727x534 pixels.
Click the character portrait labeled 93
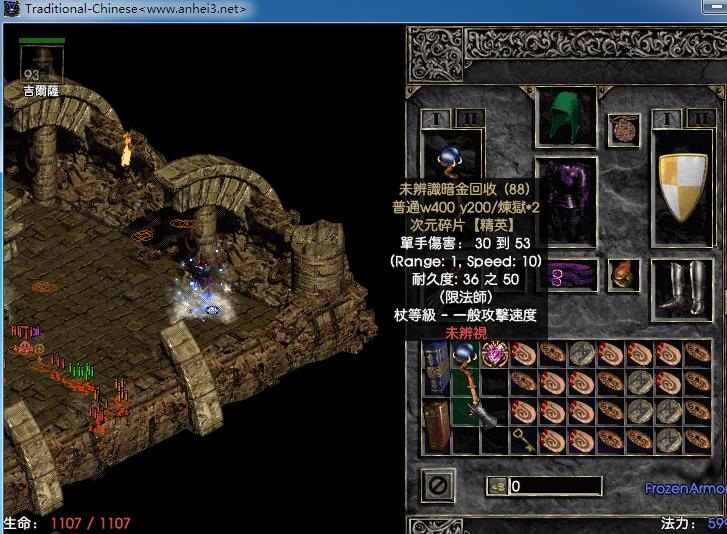pyautogui.click(x=41, y=66)
